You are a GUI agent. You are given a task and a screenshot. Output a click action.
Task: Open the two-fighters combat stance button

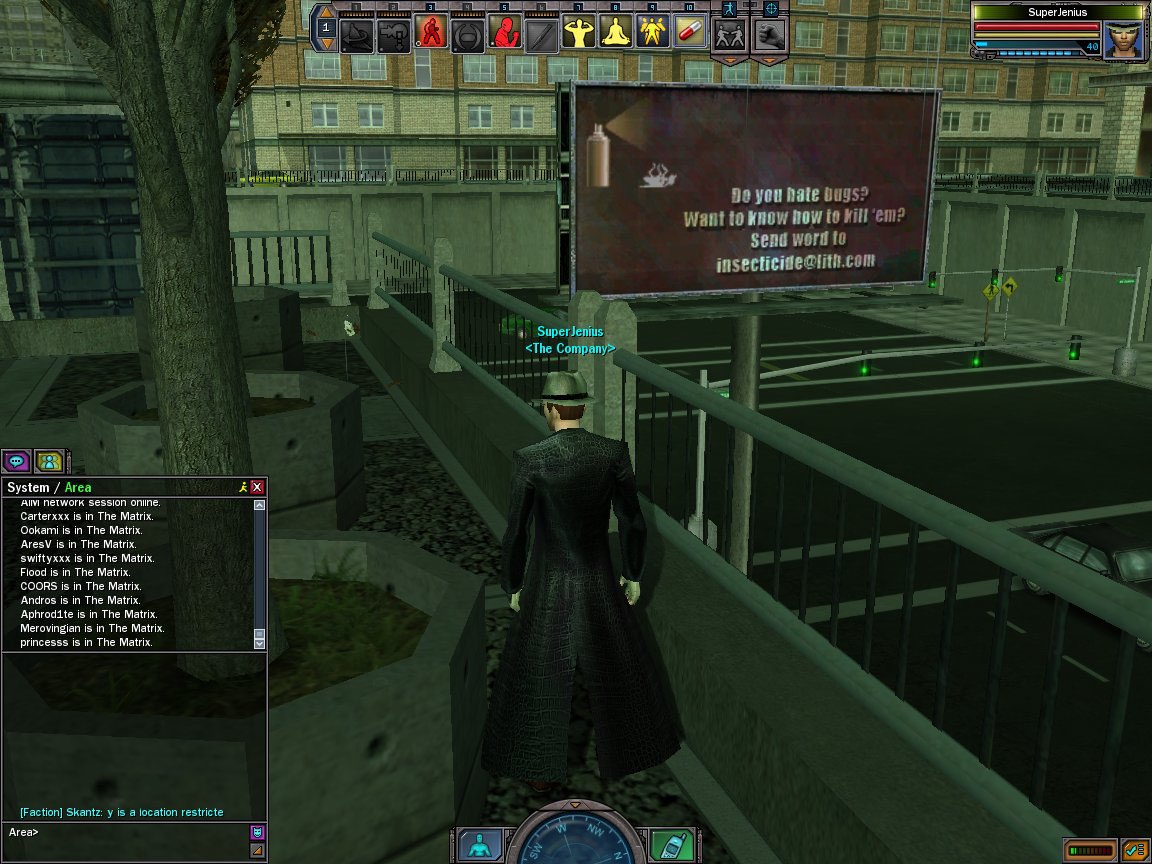click(728, 35)
